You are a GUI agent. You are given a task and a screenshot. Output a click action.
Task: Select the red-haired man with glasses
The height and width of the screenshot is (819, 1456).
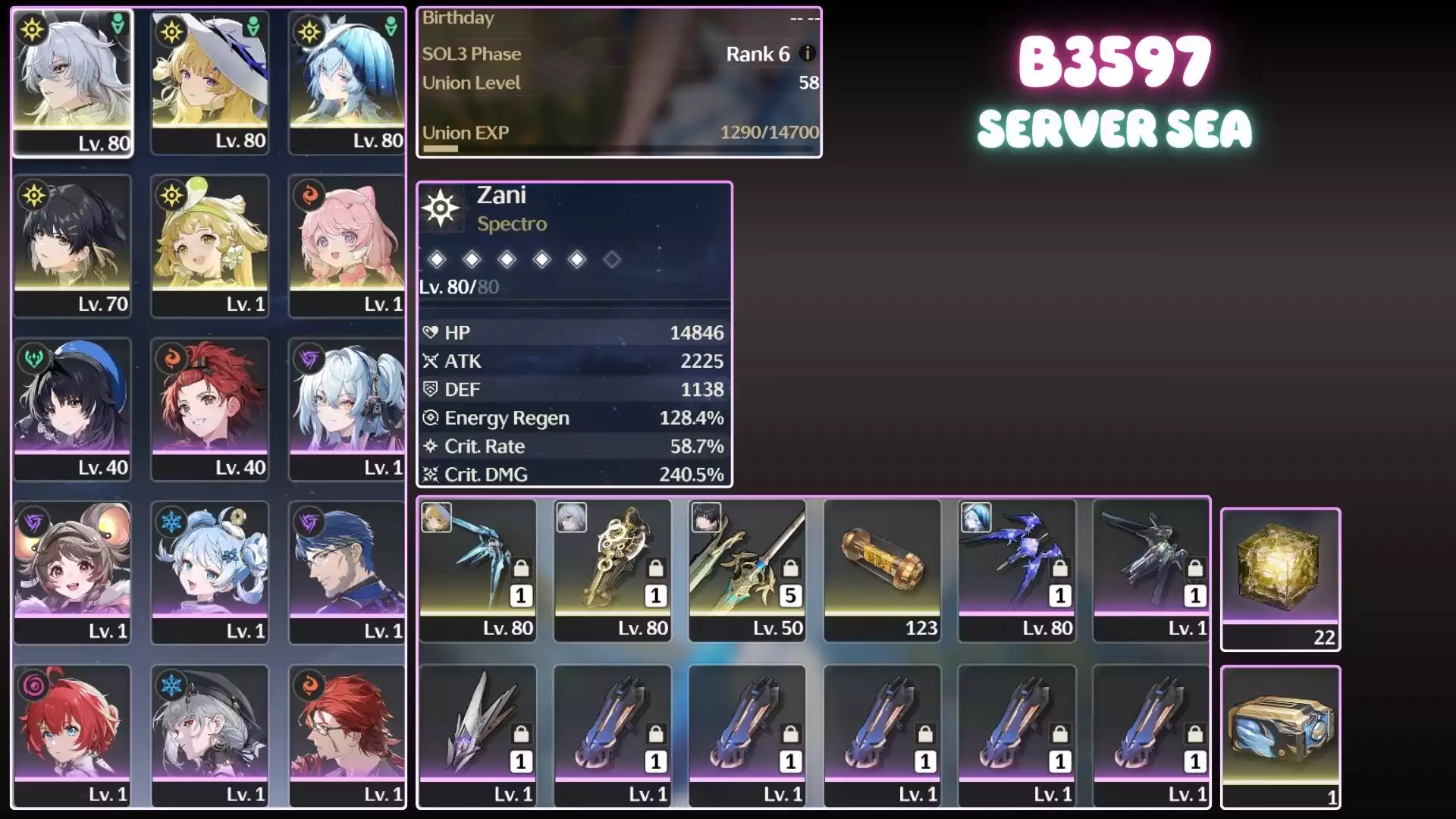pyautogui.click(x=347, y=736)
